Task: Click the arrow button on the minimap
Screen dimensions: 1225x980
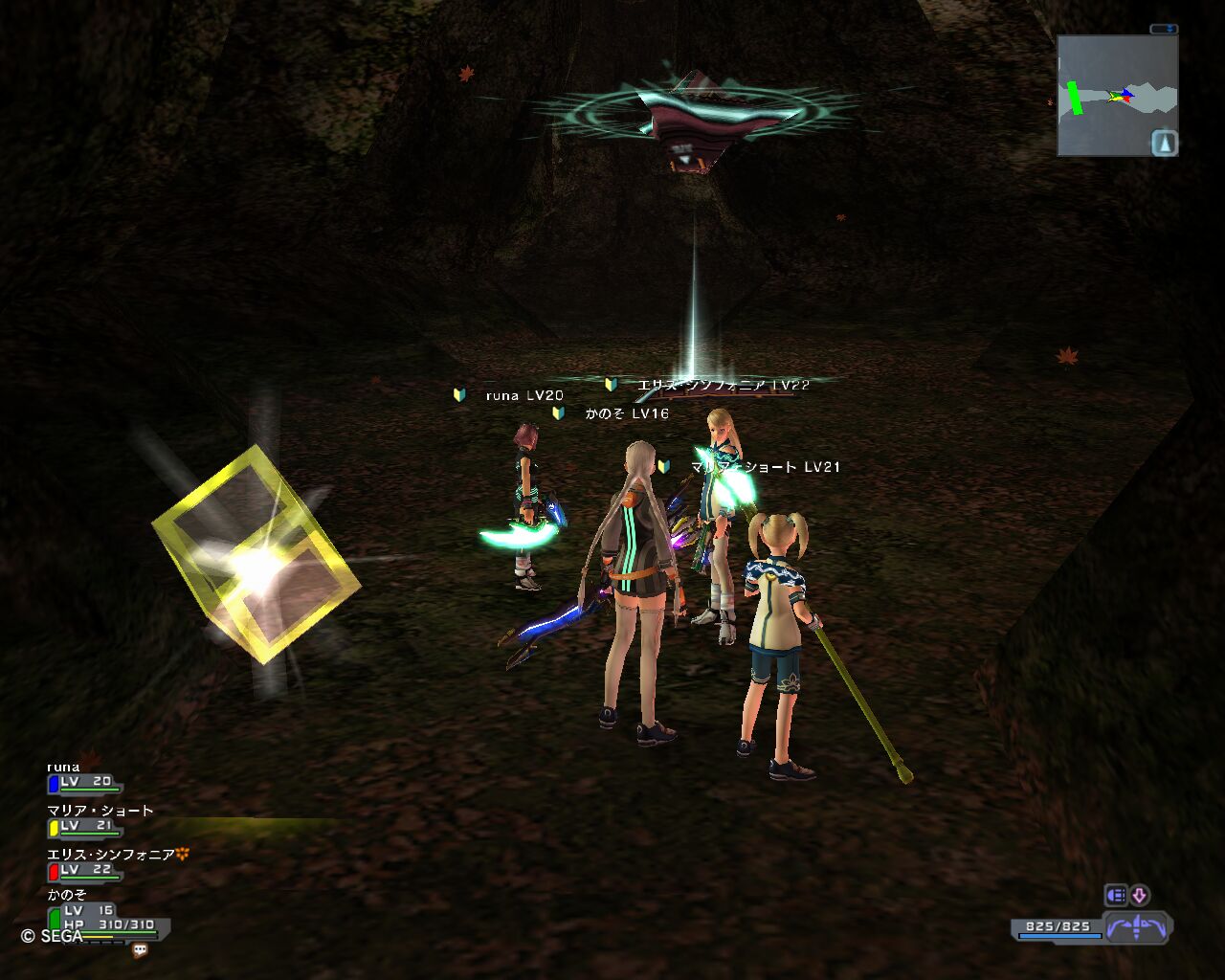Action: click(x=1164, y=144)
